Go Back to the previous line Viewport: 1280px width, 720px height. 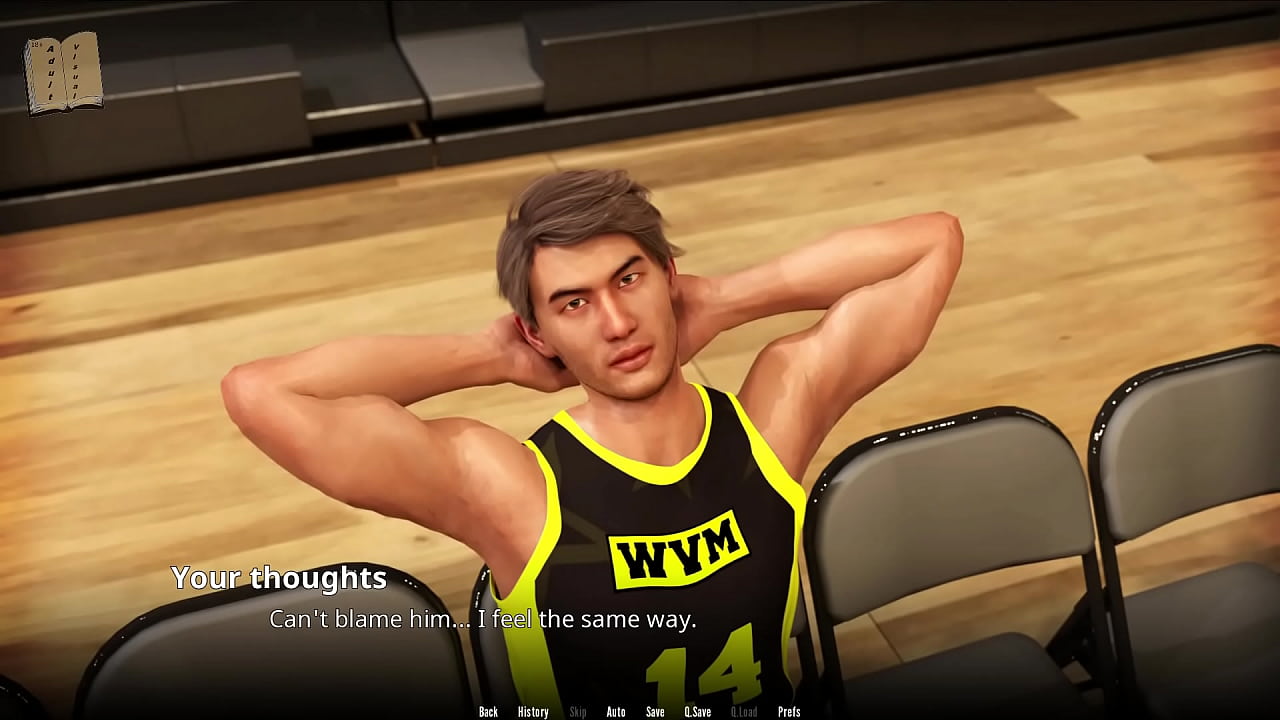(x=488, y=712)
